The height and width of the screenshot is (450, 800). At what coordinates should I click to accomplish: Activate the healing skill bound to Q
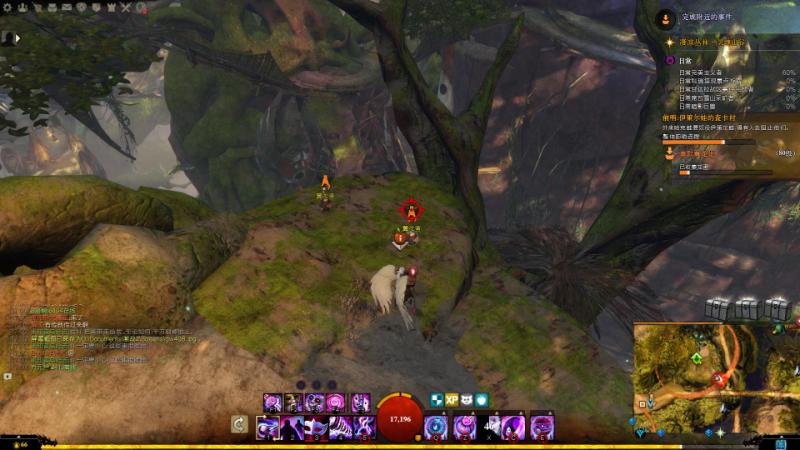(436, 427)
